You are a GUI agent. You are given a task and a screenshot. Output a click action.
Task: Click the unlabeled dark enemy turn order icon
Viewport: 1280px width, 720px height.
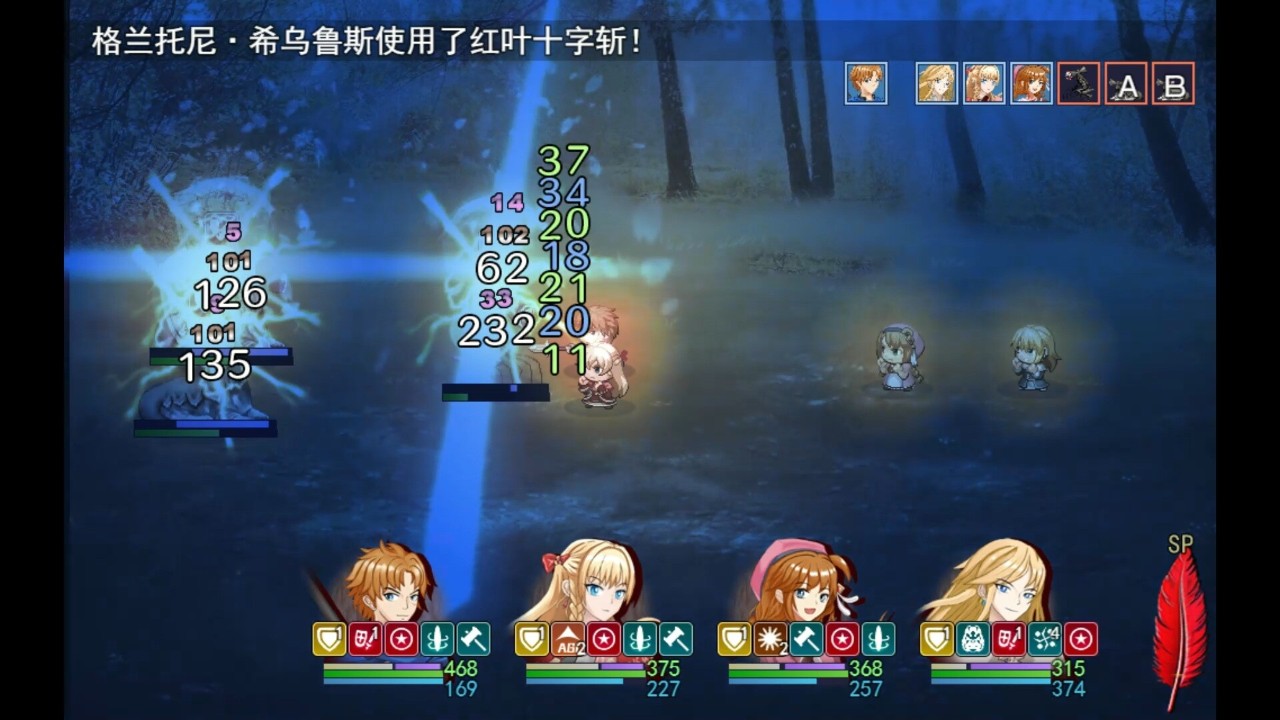coord(1079,83)
